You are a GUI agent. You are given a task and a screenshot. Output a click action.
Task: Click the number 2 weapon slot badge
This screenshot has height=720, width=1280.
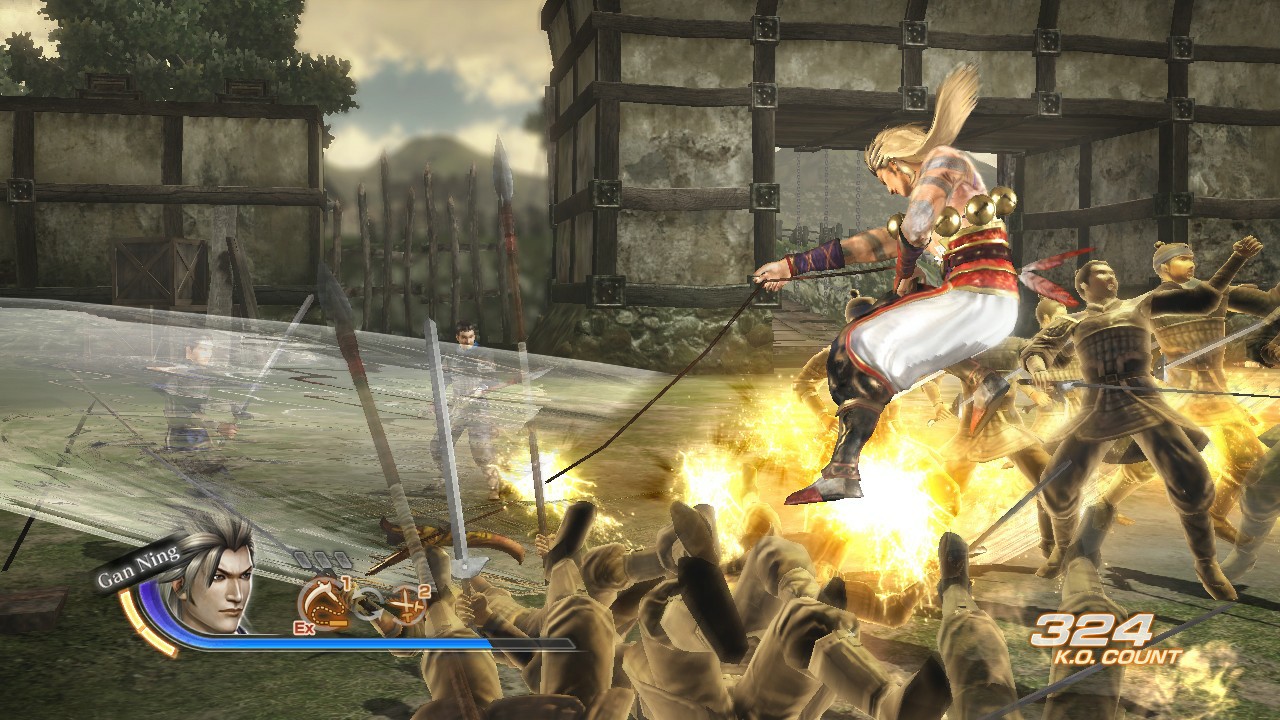coord(423,590)
